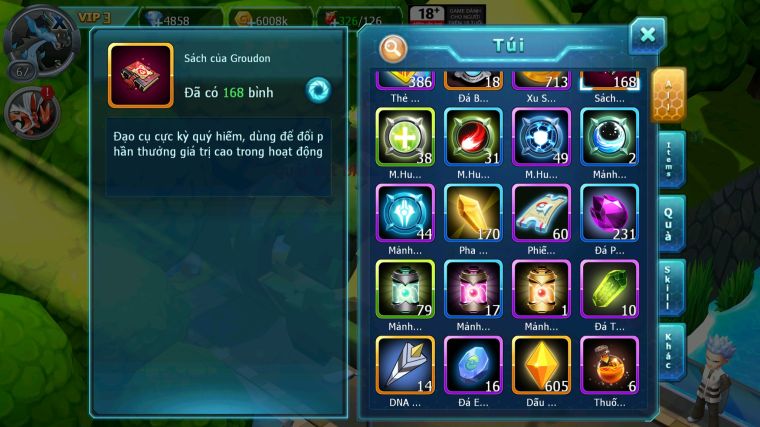Select the orange potion flask with 6
760x427 pixels.
pyautogui.click(x=609, y=364)
